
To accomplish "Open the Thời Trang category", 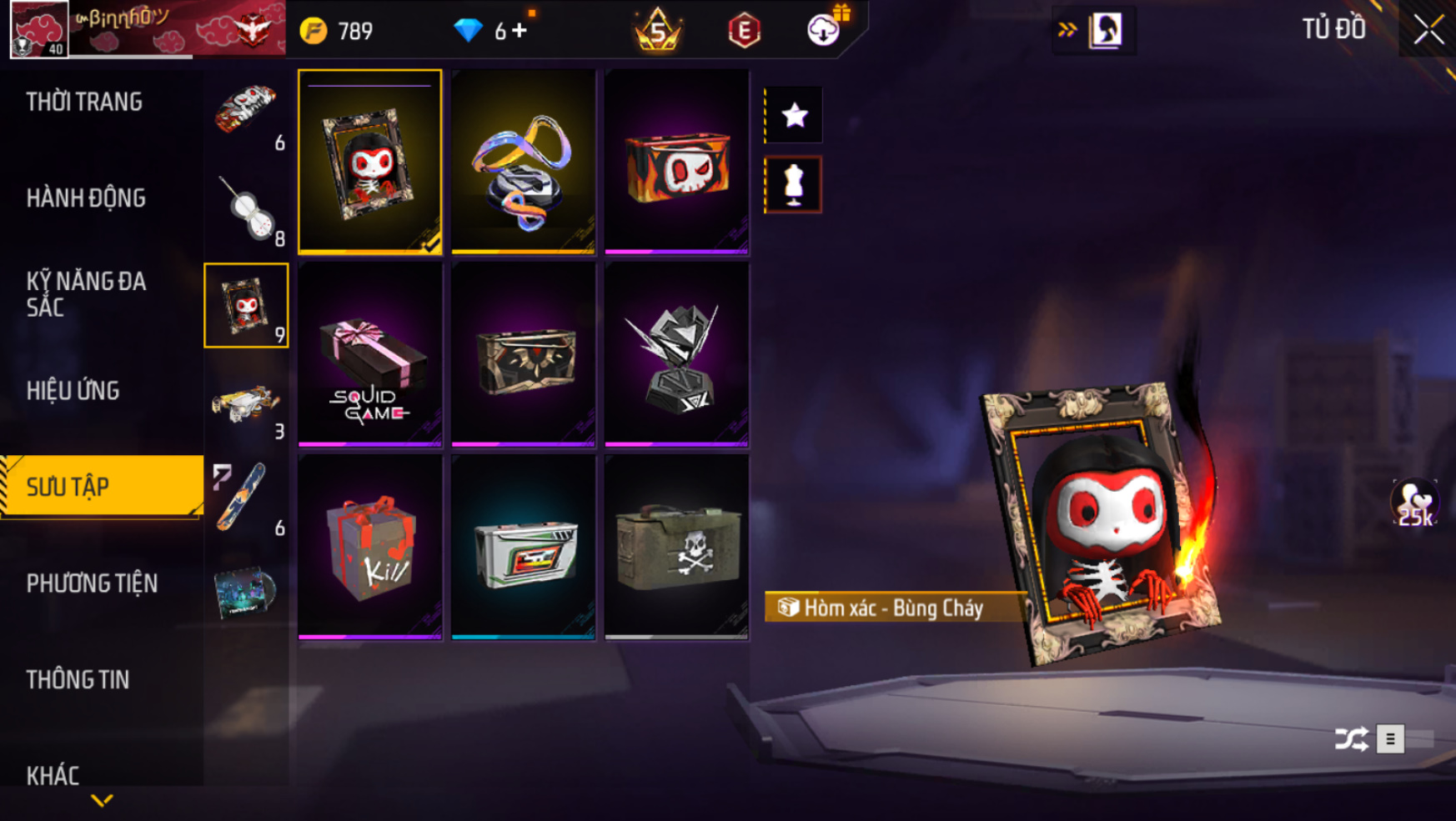I will click(x=84, y=102).
